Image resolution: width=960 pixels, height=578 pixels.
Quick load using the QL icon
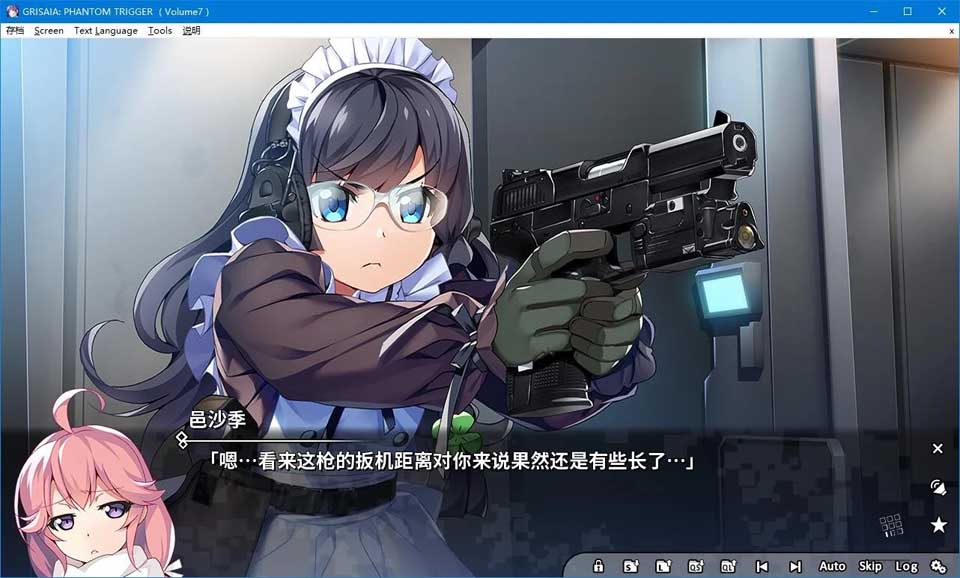(729, 566)
